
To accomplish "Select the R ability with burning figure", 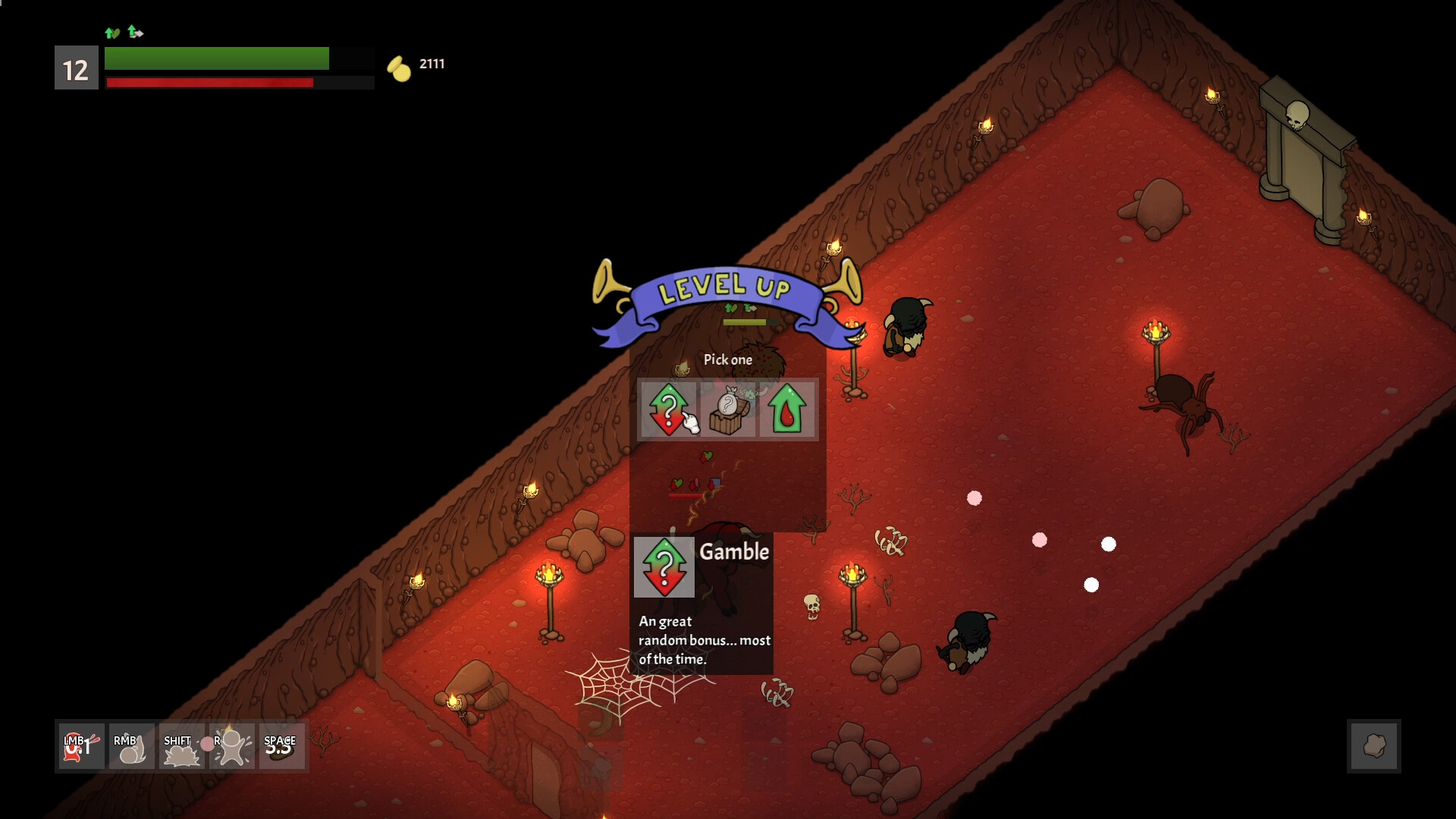I will (231, 746).
